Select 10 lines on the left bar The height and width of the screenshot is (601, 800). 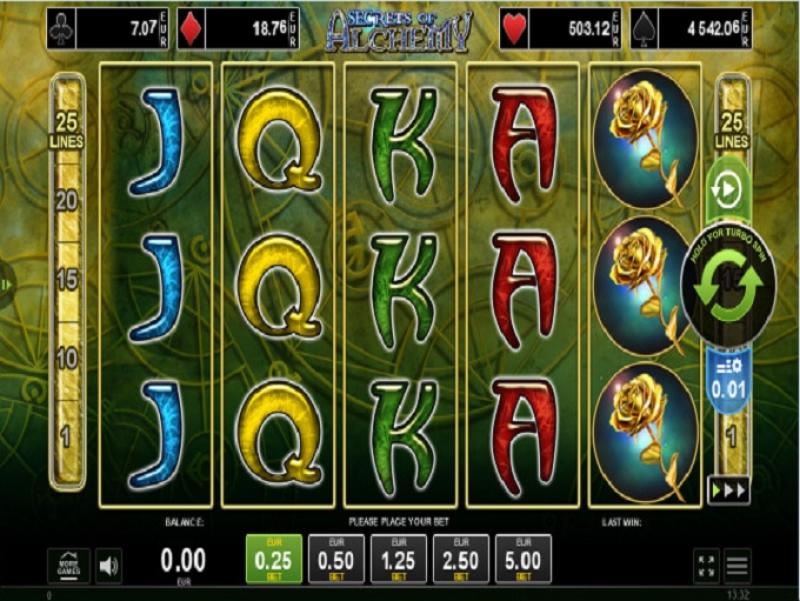[x=67, y=358]
